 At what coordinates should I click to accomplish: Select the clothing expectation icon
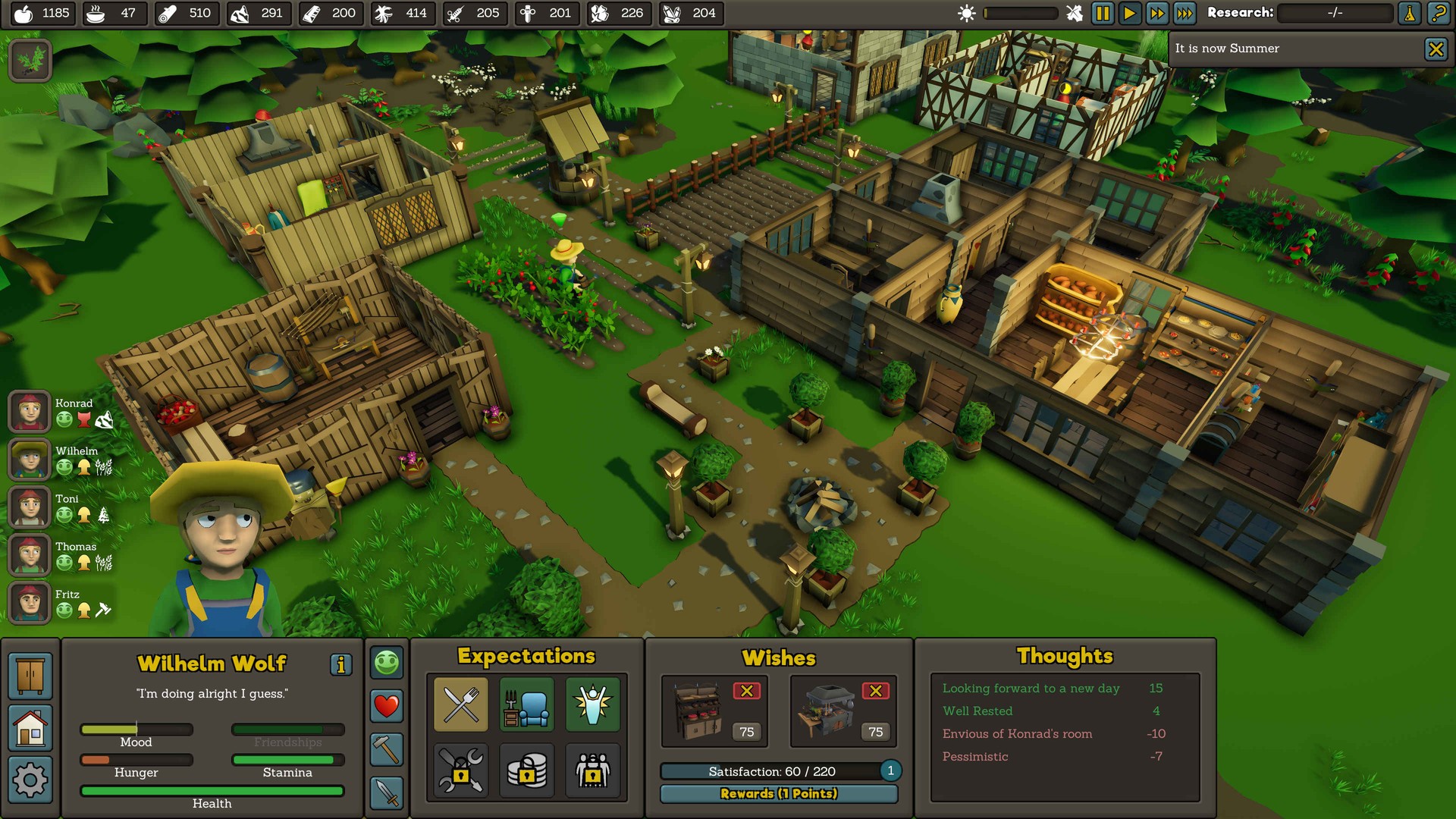(x=593, y=704)
